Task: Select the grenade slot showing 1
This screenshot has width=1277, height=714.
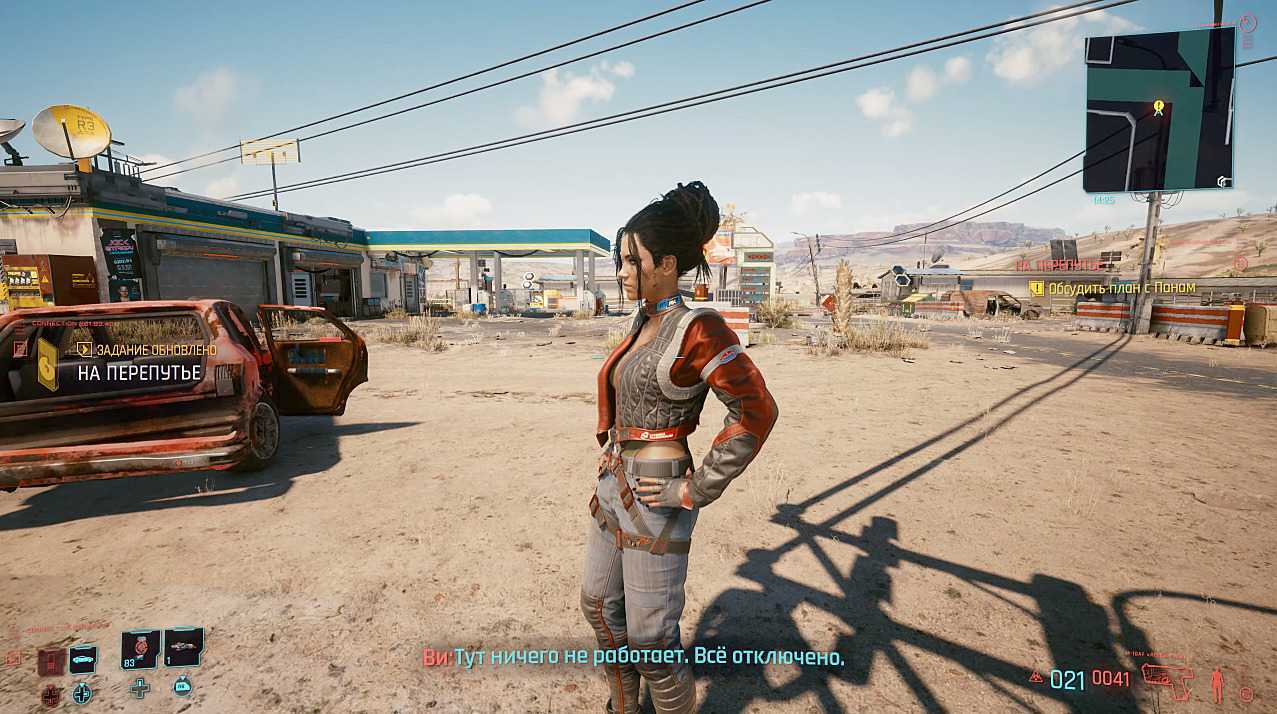Action: coord(183,646)
